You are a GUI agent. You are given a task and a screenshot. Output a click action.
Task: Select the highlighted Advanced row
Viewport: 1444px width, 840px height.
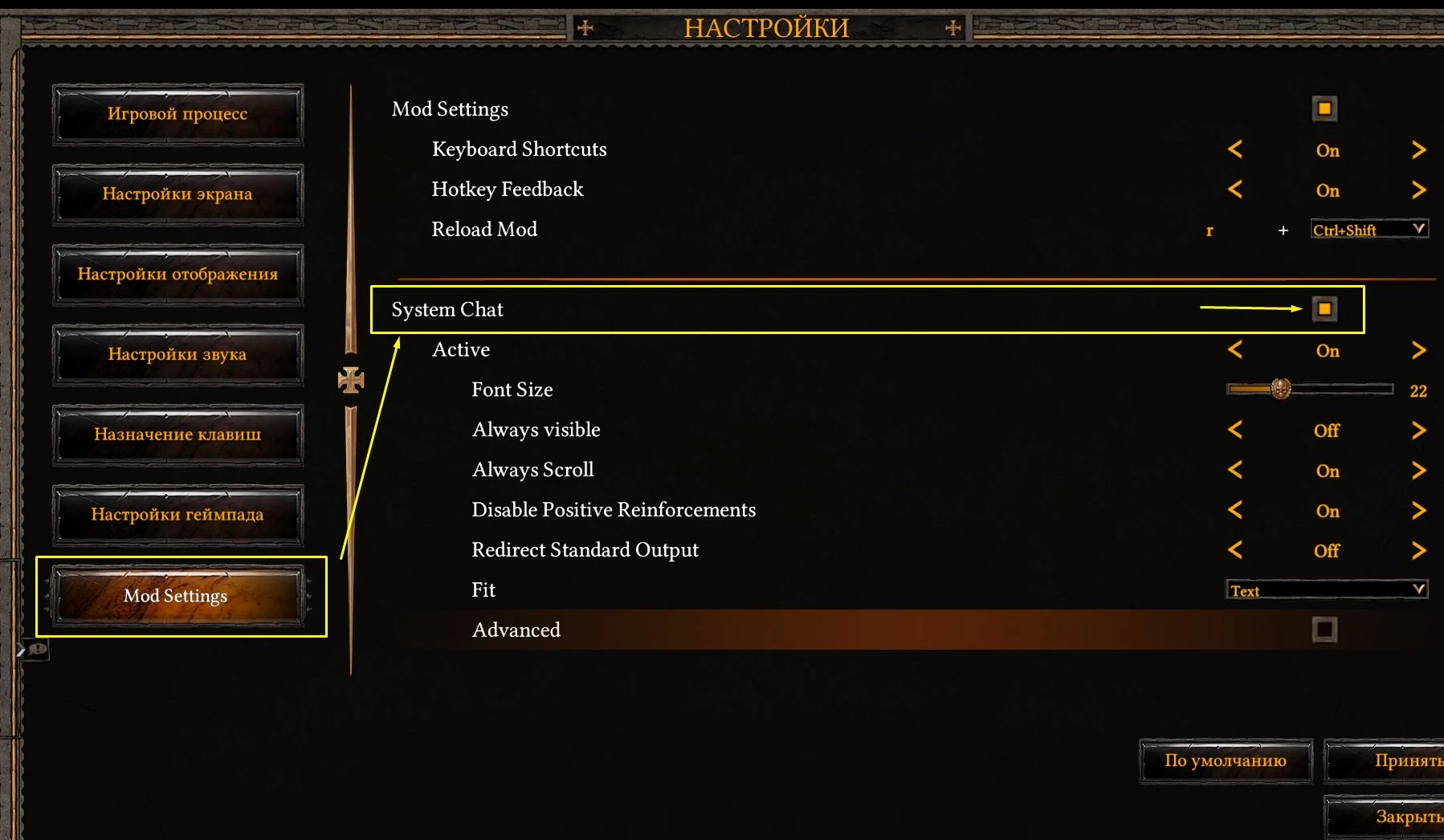point(516,630)
